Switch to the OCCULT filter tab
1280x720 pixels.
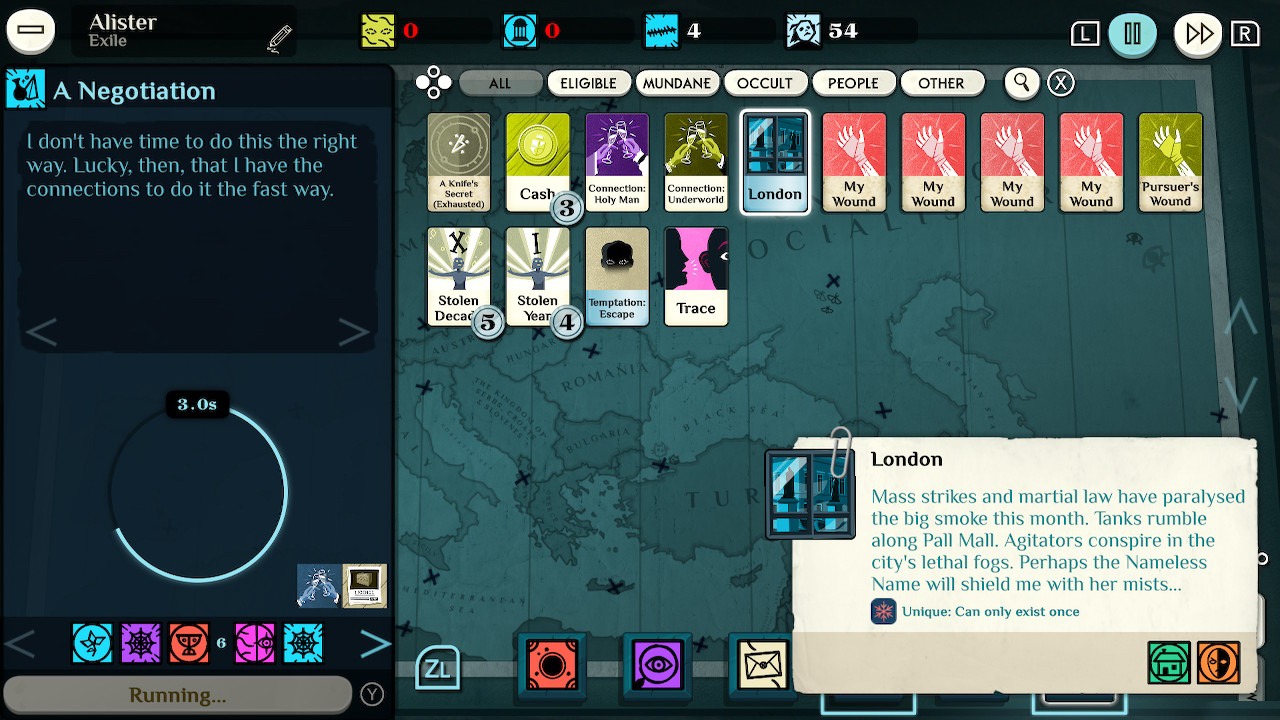[x=766, y=83]
